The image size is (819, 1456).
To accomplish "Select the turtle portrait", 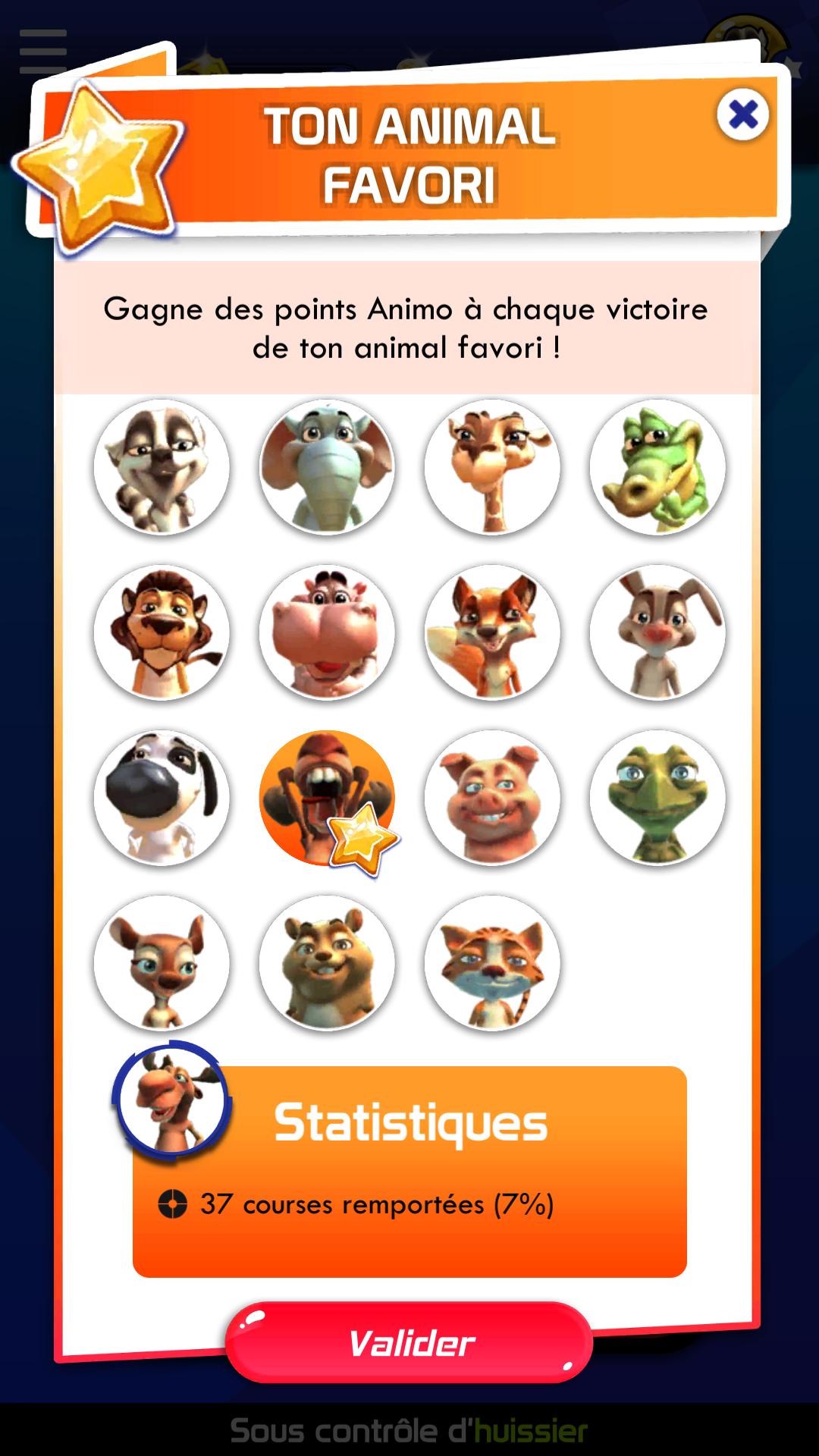I will 657,798.
